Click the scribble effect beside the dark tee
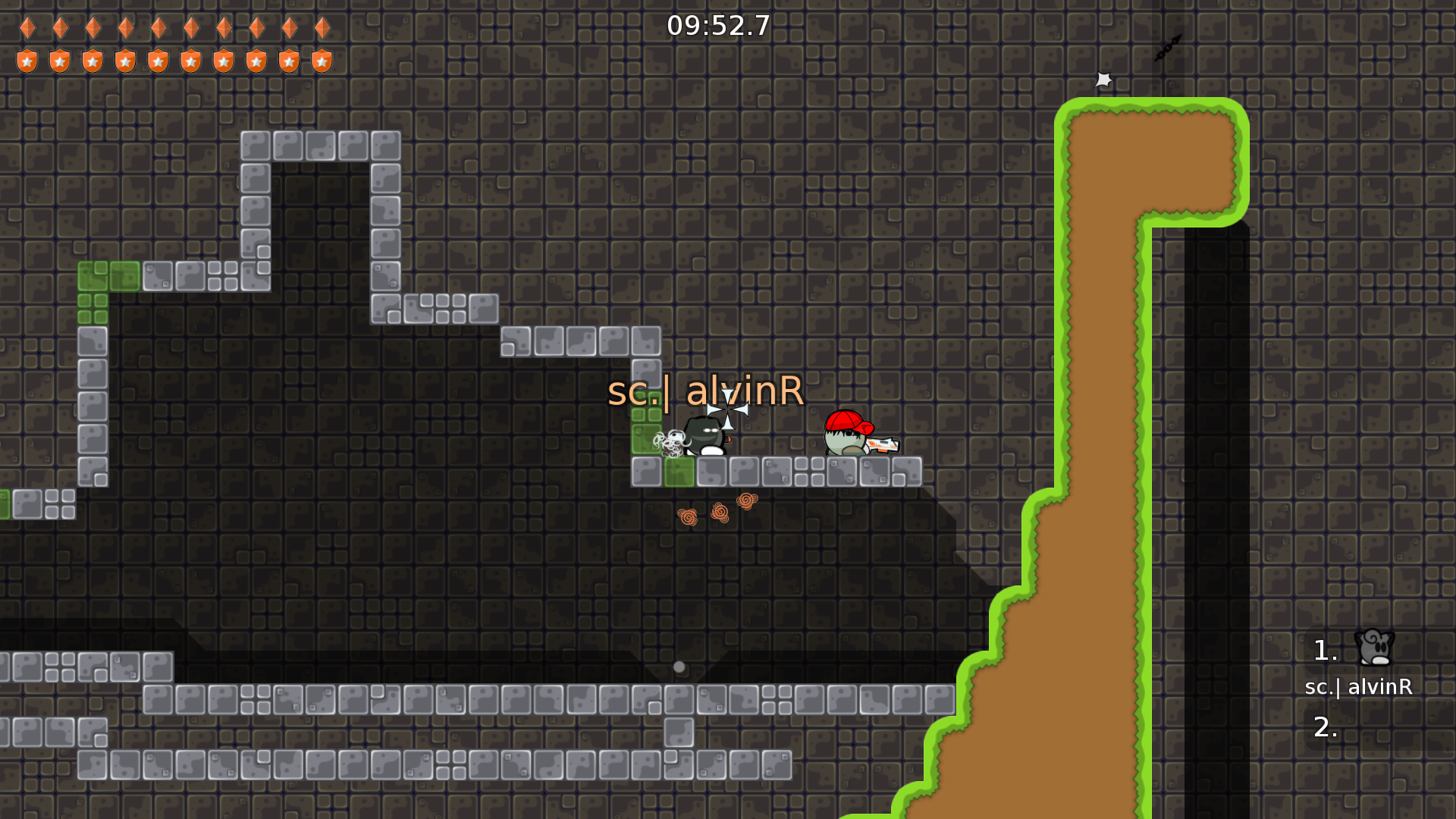The width and height of the screenshot is (1456, 819). (670, 444)
